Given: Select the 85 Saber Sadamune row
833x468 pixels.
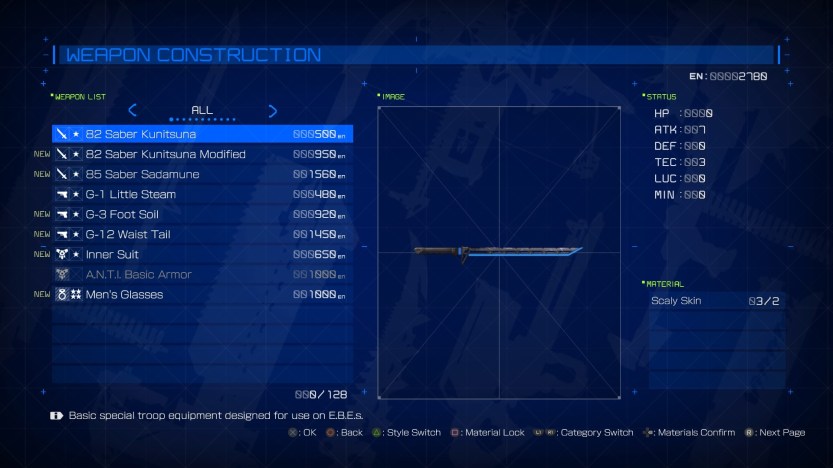Looking at the screenshot, I should tap(202, 174).
